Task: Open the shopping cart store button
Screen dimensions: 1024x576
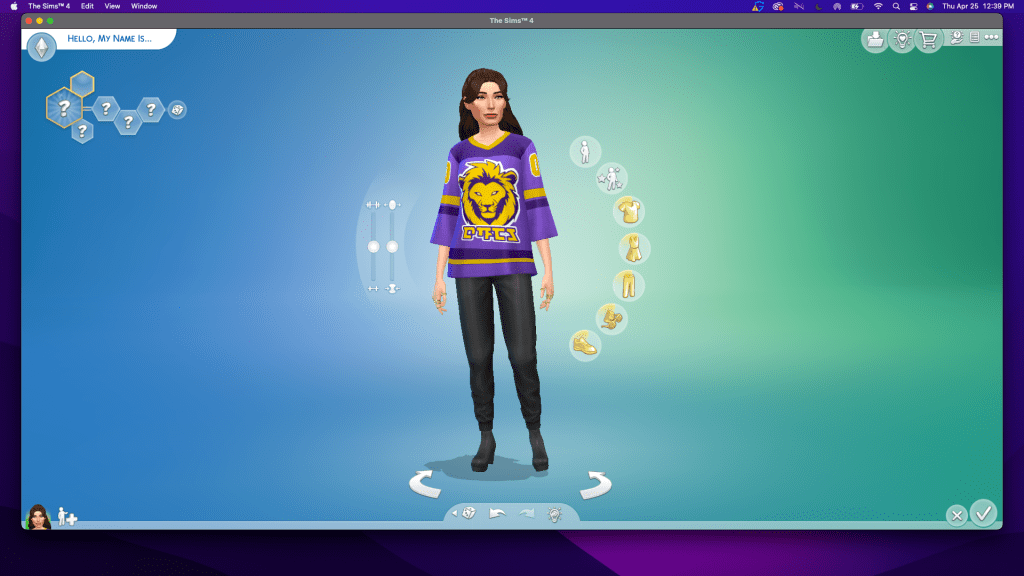Action: (929, 39)
